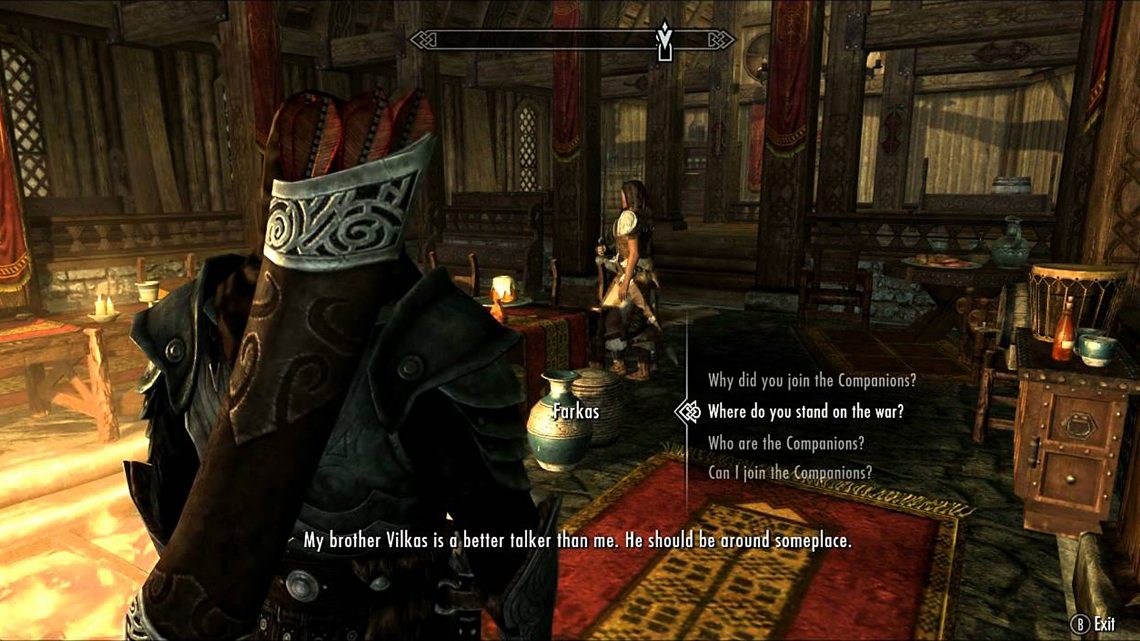Pick "Can I join the Companions?" reply
Viewport: 1140px width, 641px height.
[789, 472]
